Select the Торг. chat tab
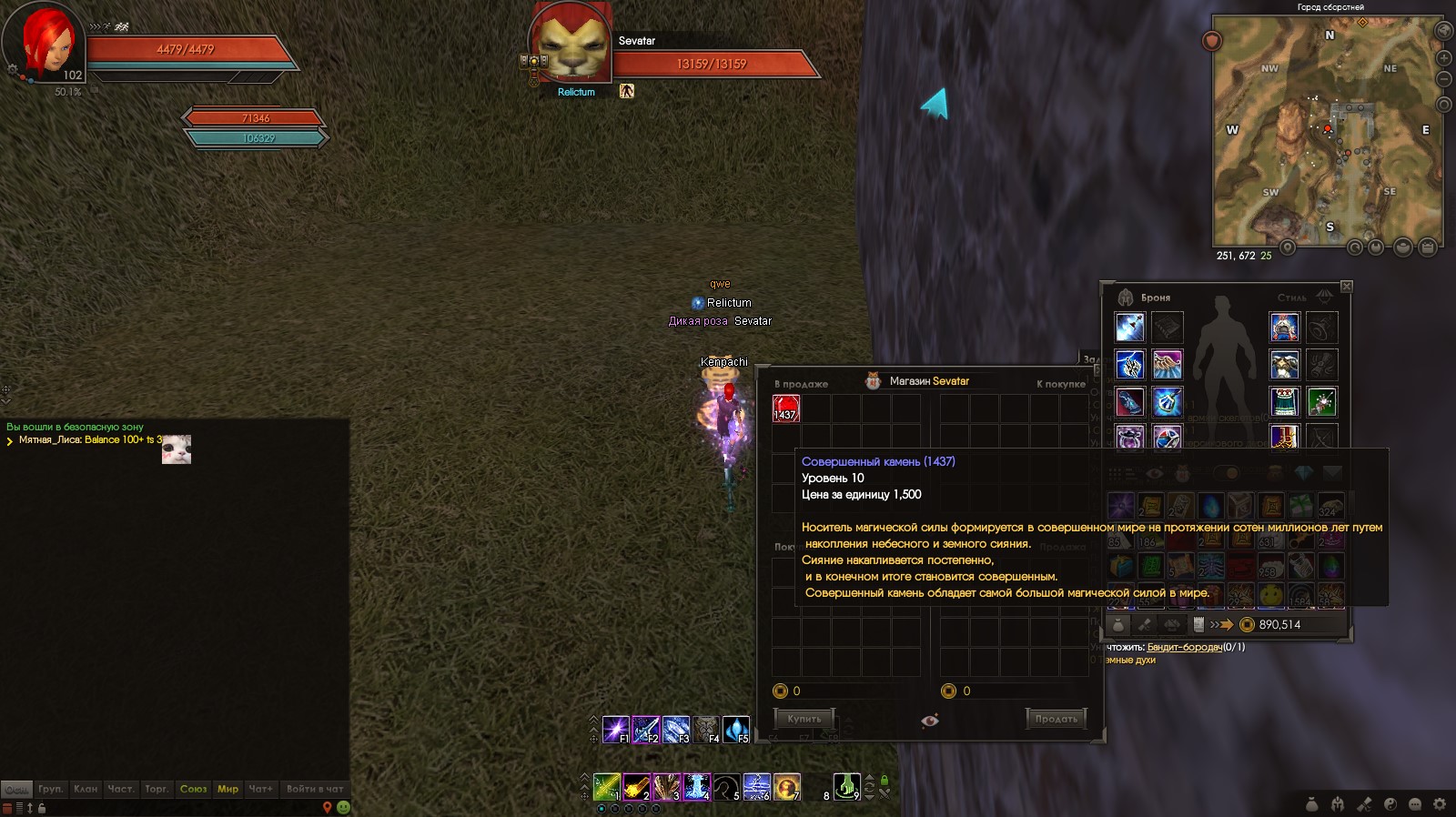This screenshot has height=817, width=1456. coord(157,789)
